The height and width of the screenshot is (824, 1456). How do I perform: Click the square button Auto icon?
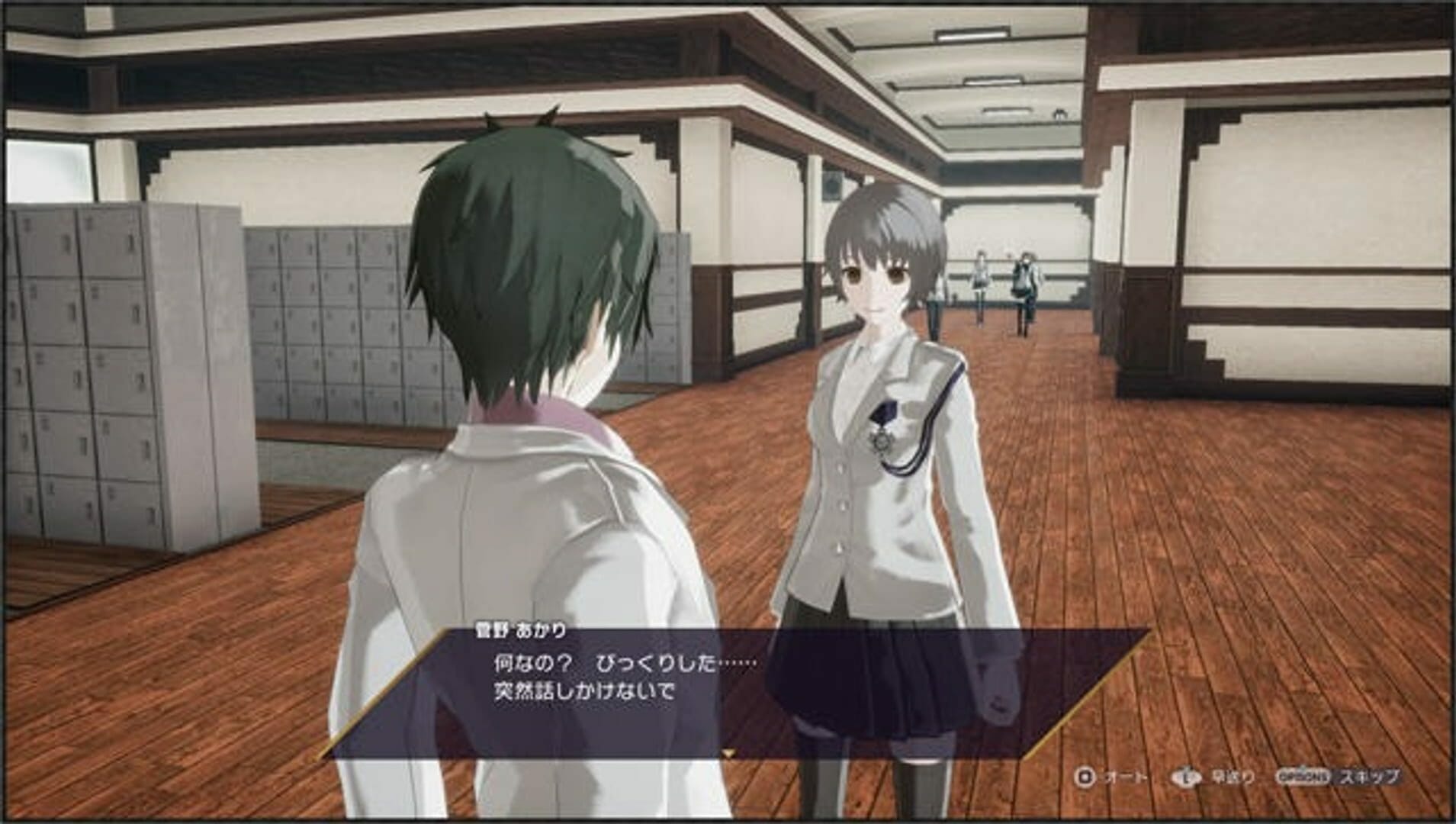click(1086, 777)
